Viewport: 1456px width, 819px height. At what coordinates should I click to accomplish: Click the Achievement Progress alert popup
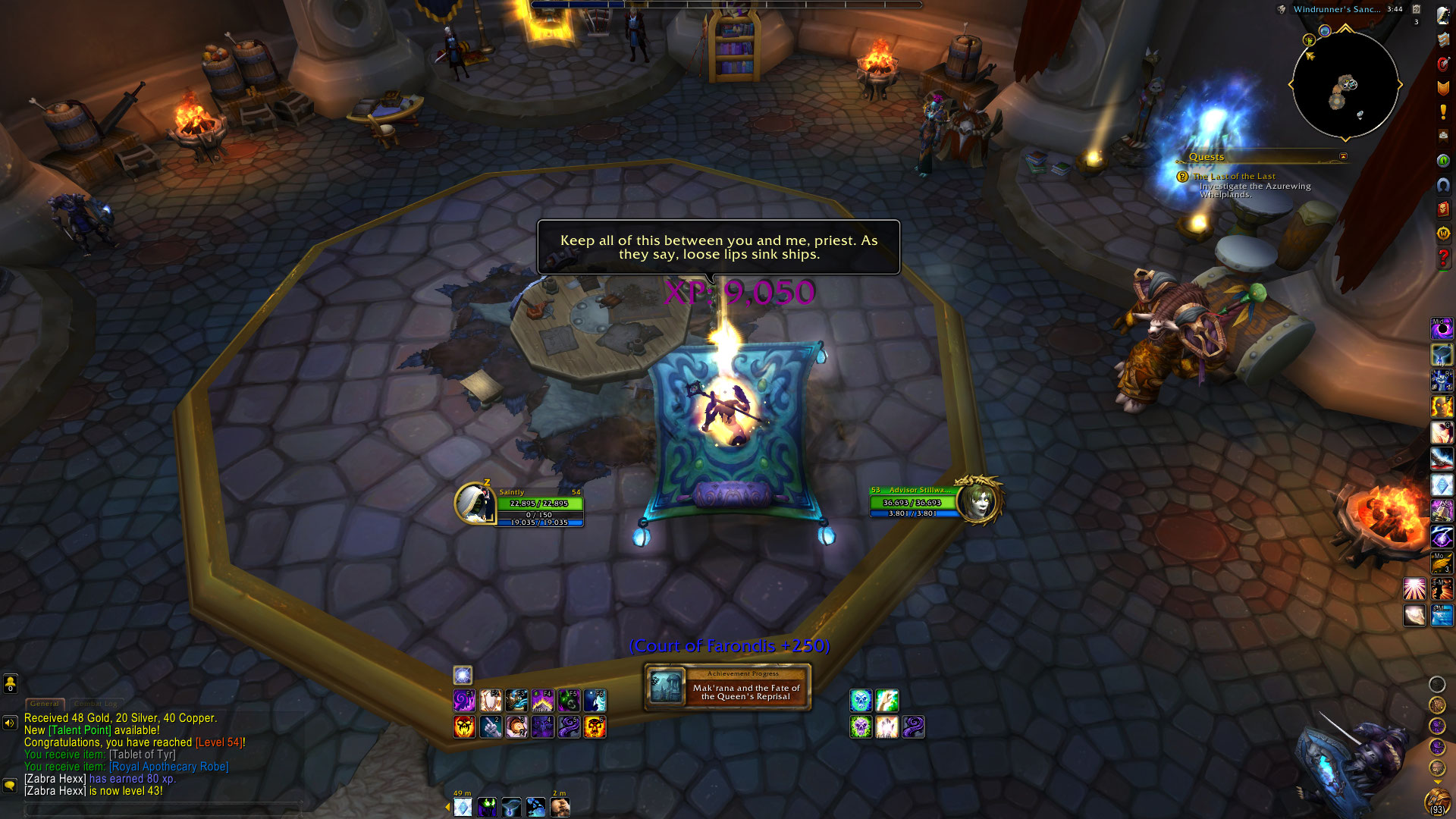[x=728, y=687]
